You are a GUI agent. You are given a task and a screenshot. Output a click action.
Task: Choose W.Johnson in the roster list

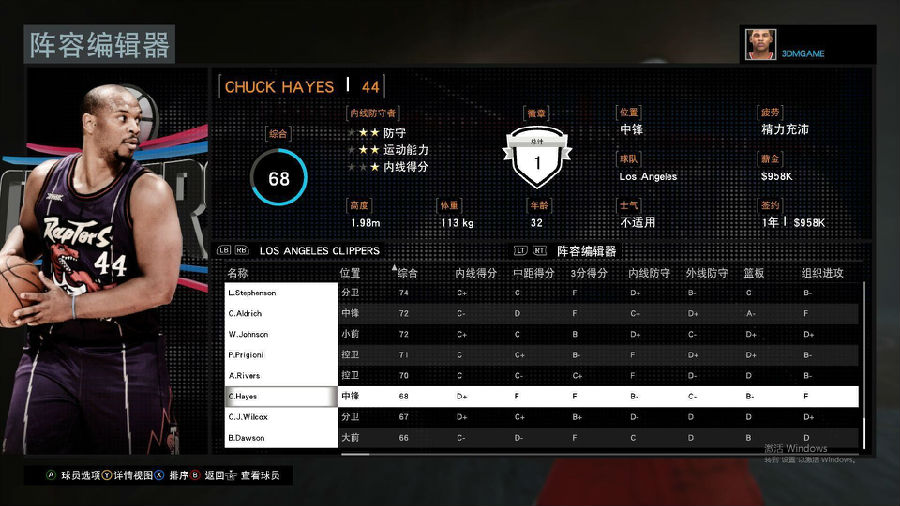pos(281,334)
